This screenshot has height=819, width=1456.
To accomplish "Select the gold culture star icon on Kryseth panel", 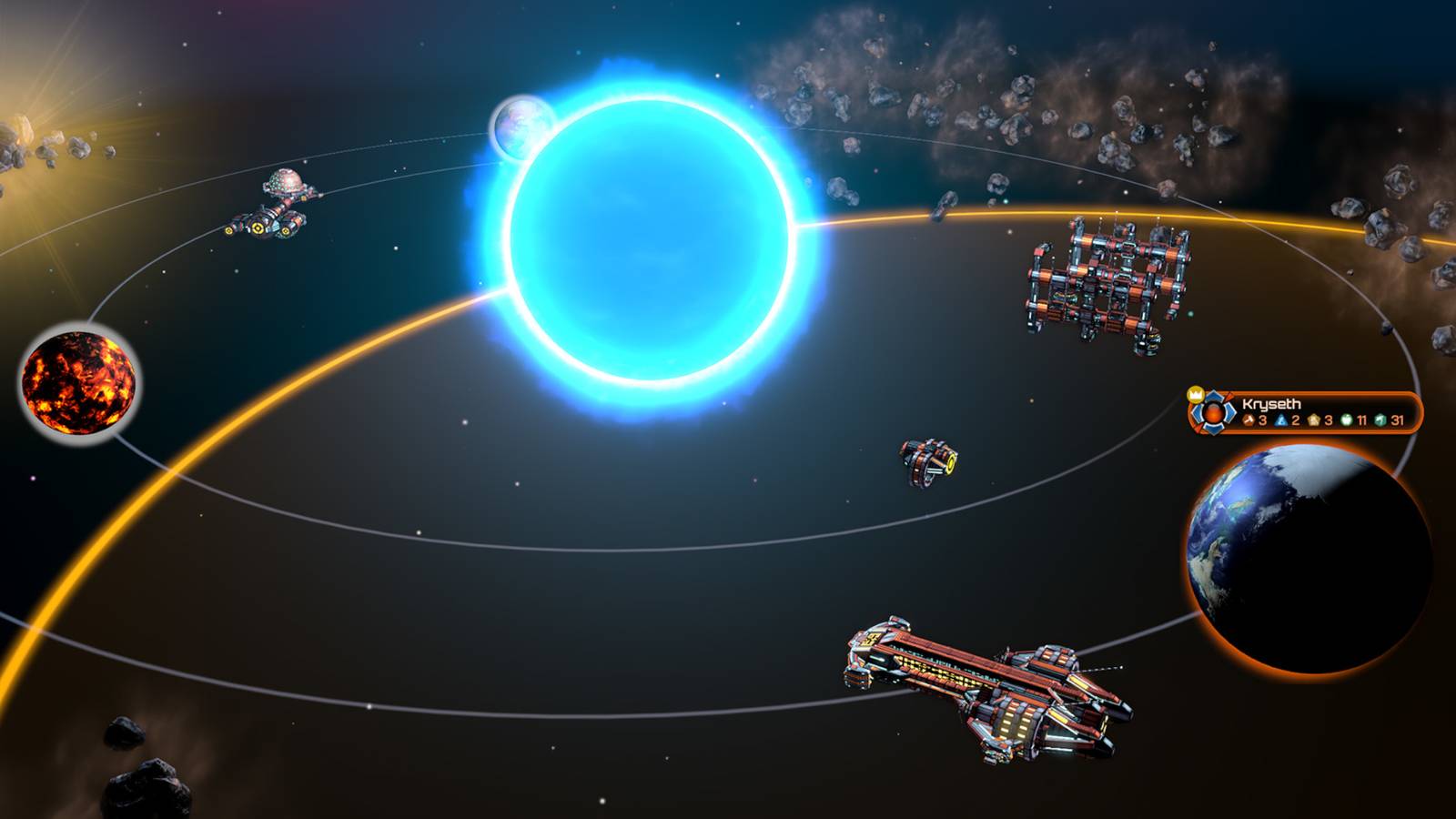I will 1313,420.
